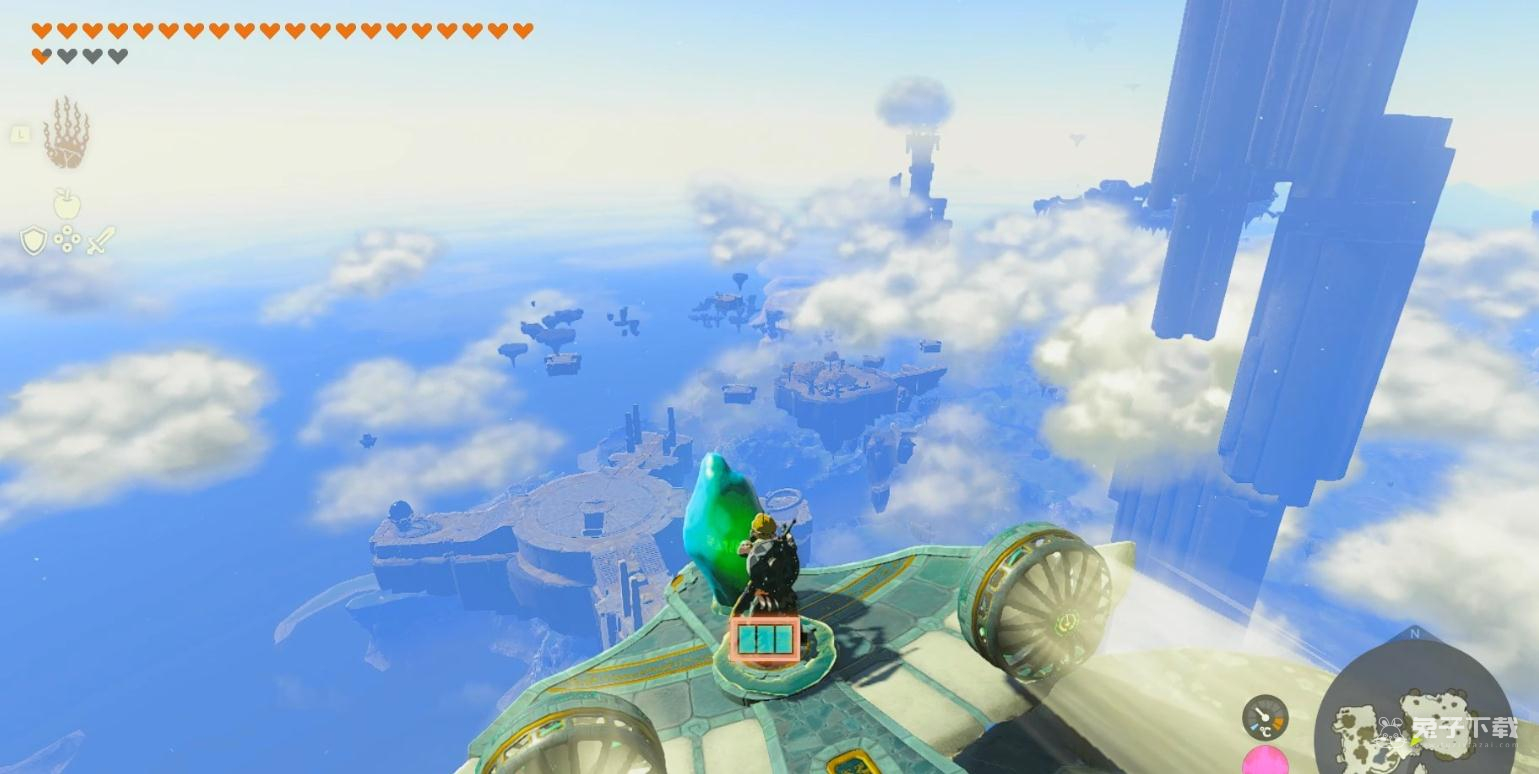Image resolution: width=1539 pixels, height=774 pixels.
Task: Activate the Ultrahand ability hand icon
Action: 66,133
